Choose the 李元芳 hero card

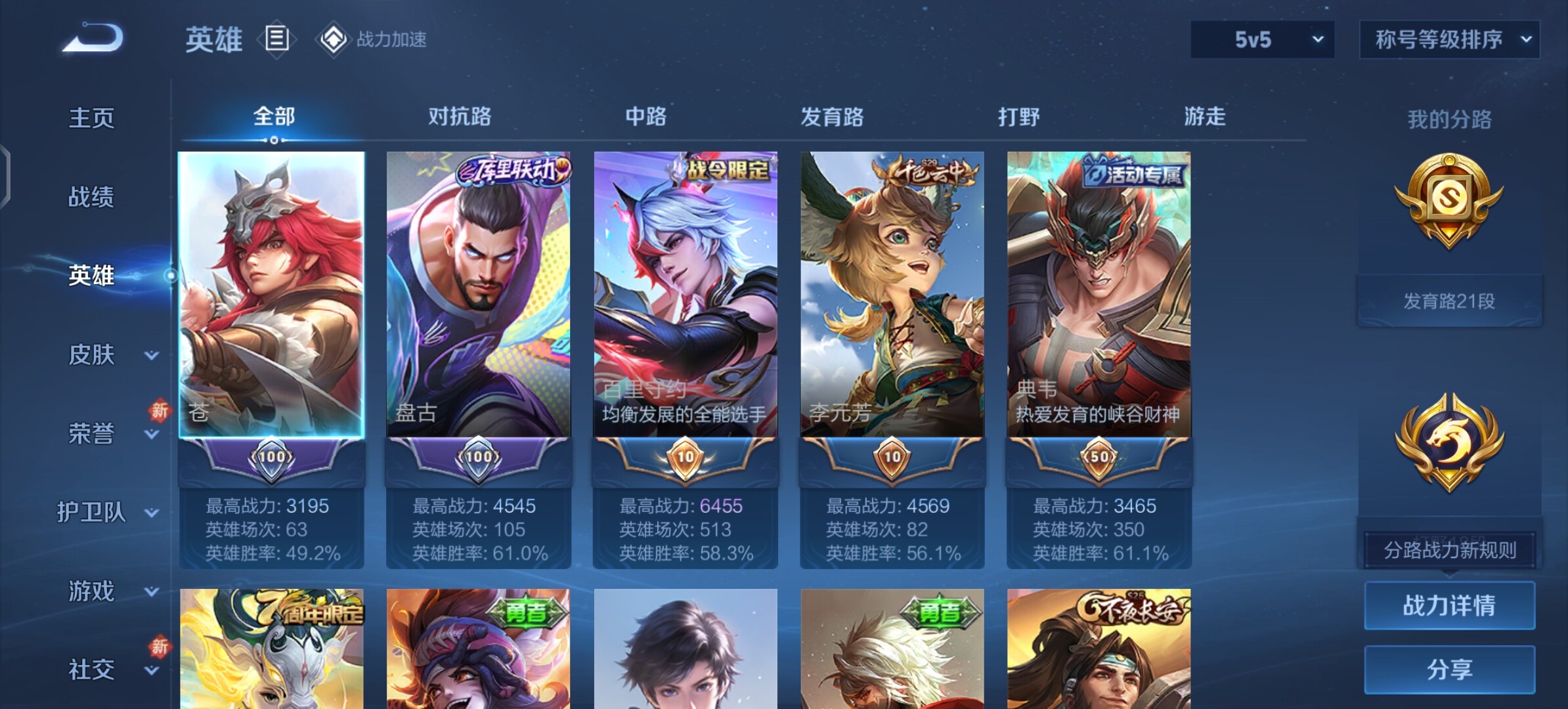click(x=892, y=295)
